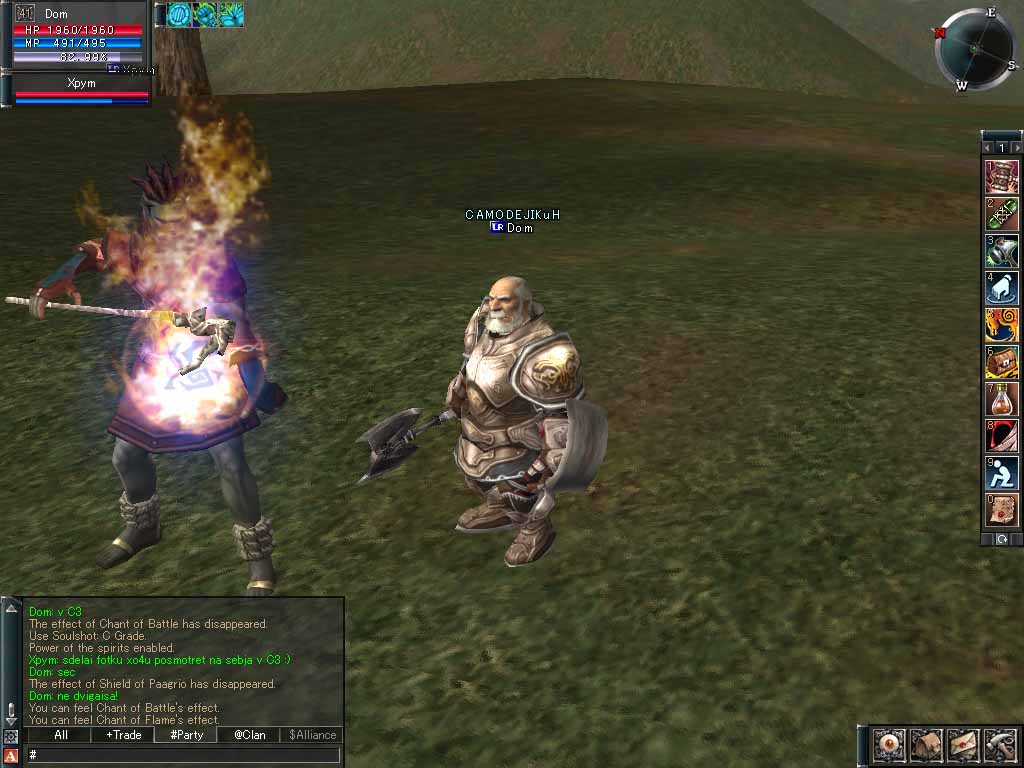Viewport: 1024px width, 768px height.
Task: Use the scroll item in slot 0
Action: pos(1002,510)
